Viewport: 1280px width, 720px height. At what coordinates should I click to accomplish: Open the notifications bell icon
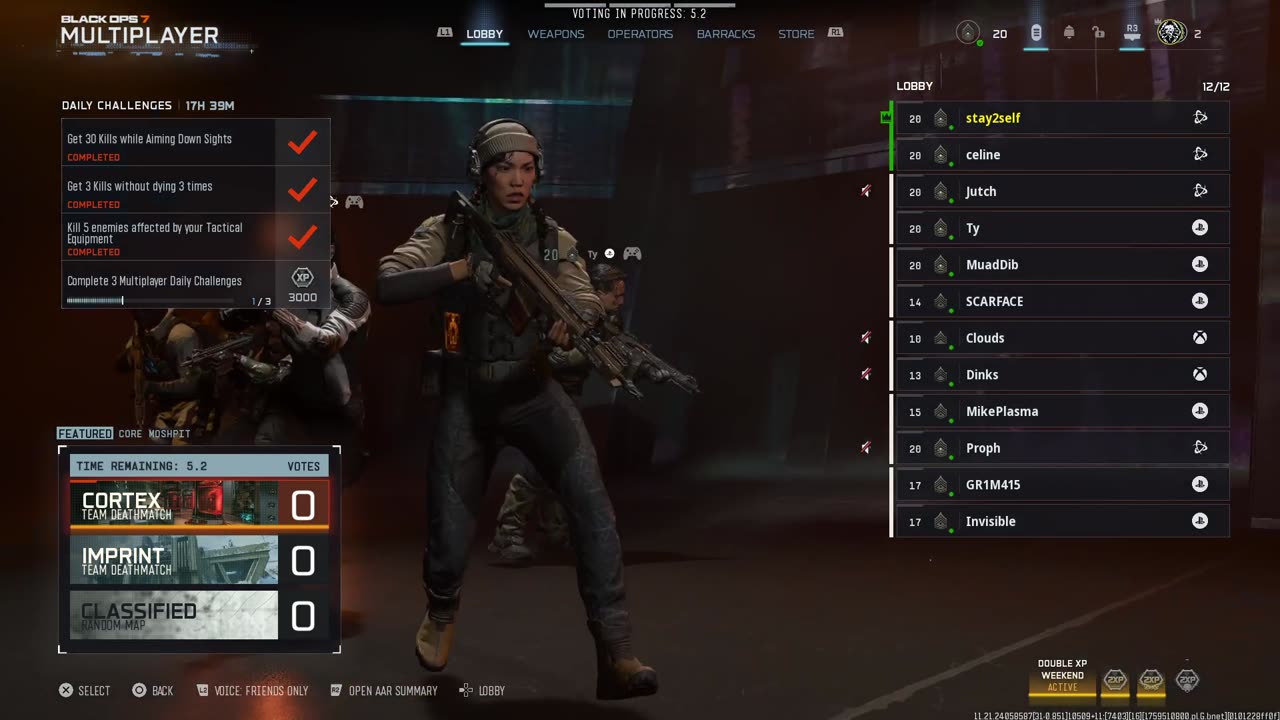pos(1069,33)
